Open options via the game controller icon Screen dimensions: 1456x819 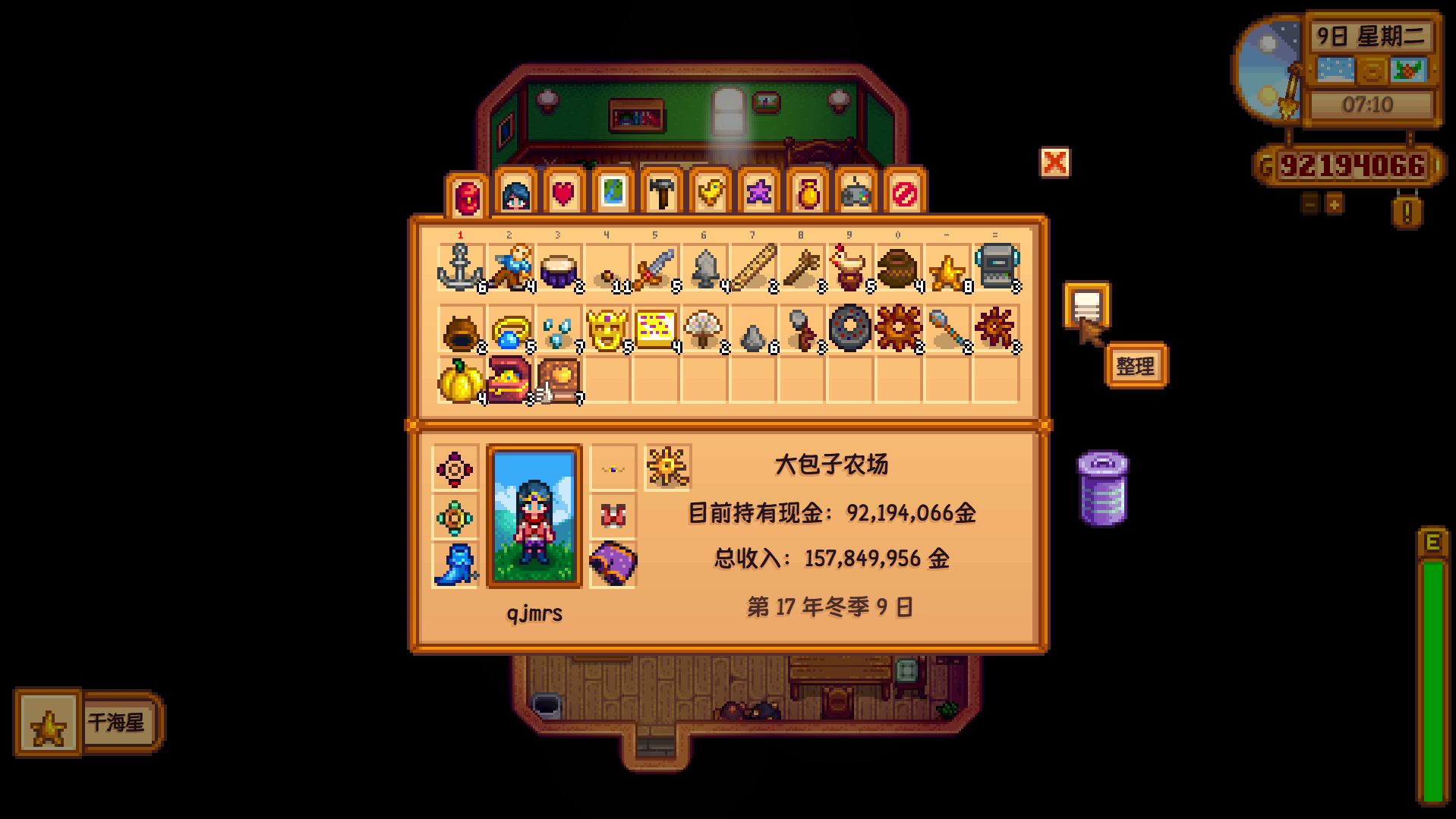point(856,192)
